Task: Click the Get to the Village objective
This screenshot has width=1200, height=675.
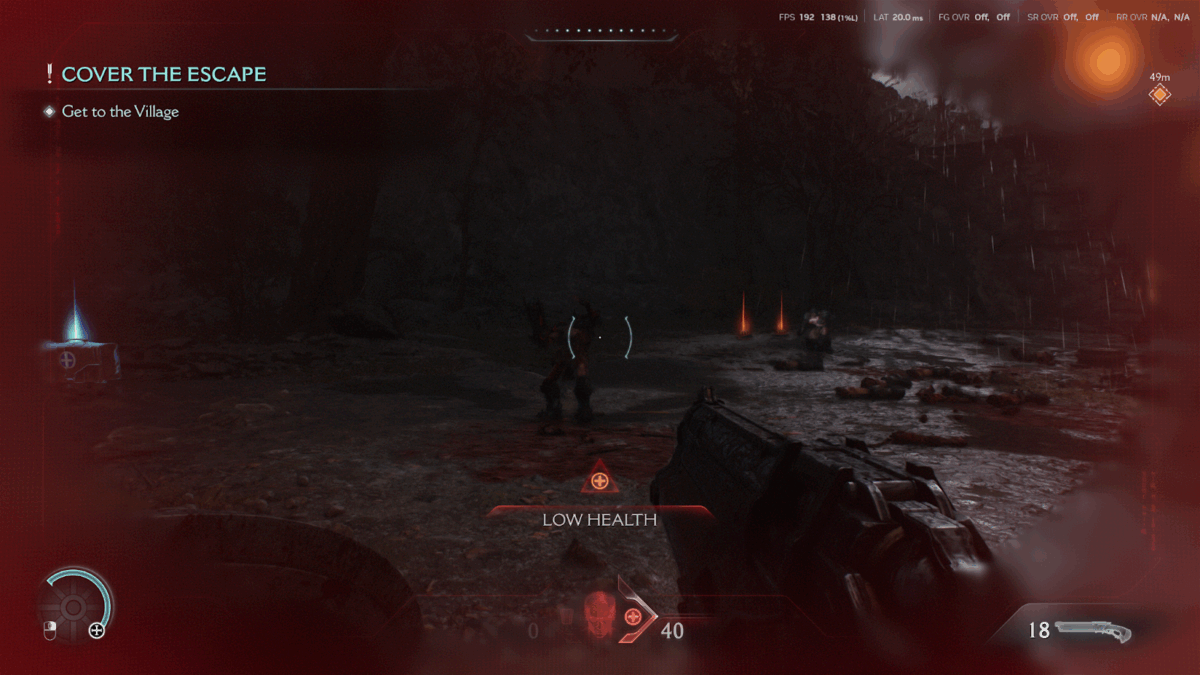Action: (120, 112)
